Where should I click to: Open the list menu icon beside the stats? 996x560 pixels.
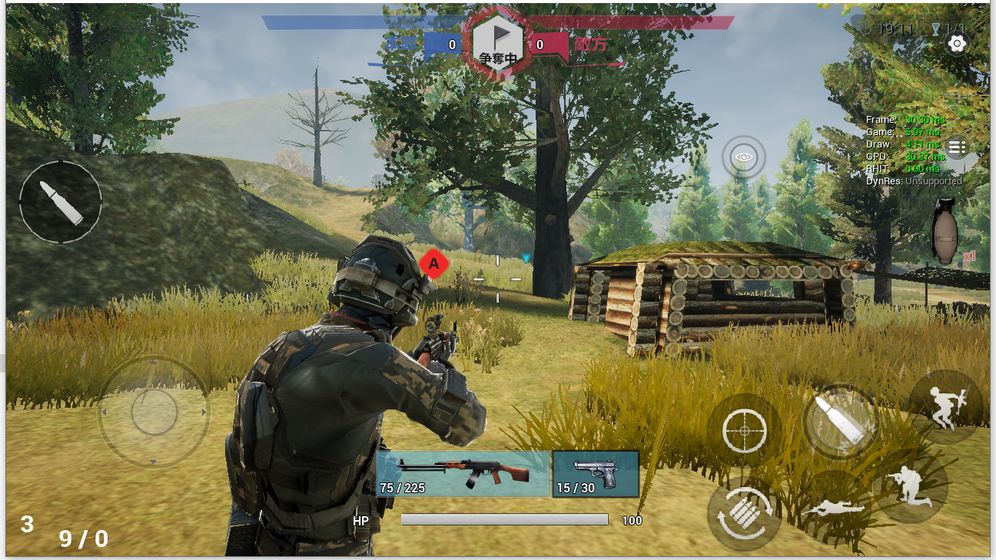tap(957, 148)
